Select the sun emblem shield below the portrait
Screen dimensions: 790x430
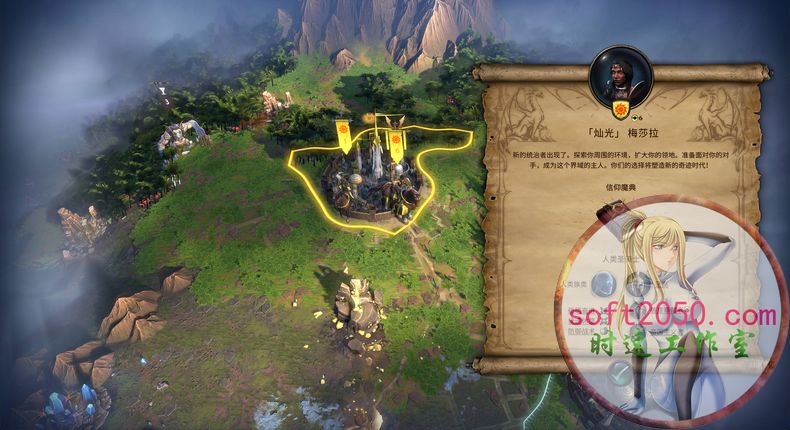[620, 109]
